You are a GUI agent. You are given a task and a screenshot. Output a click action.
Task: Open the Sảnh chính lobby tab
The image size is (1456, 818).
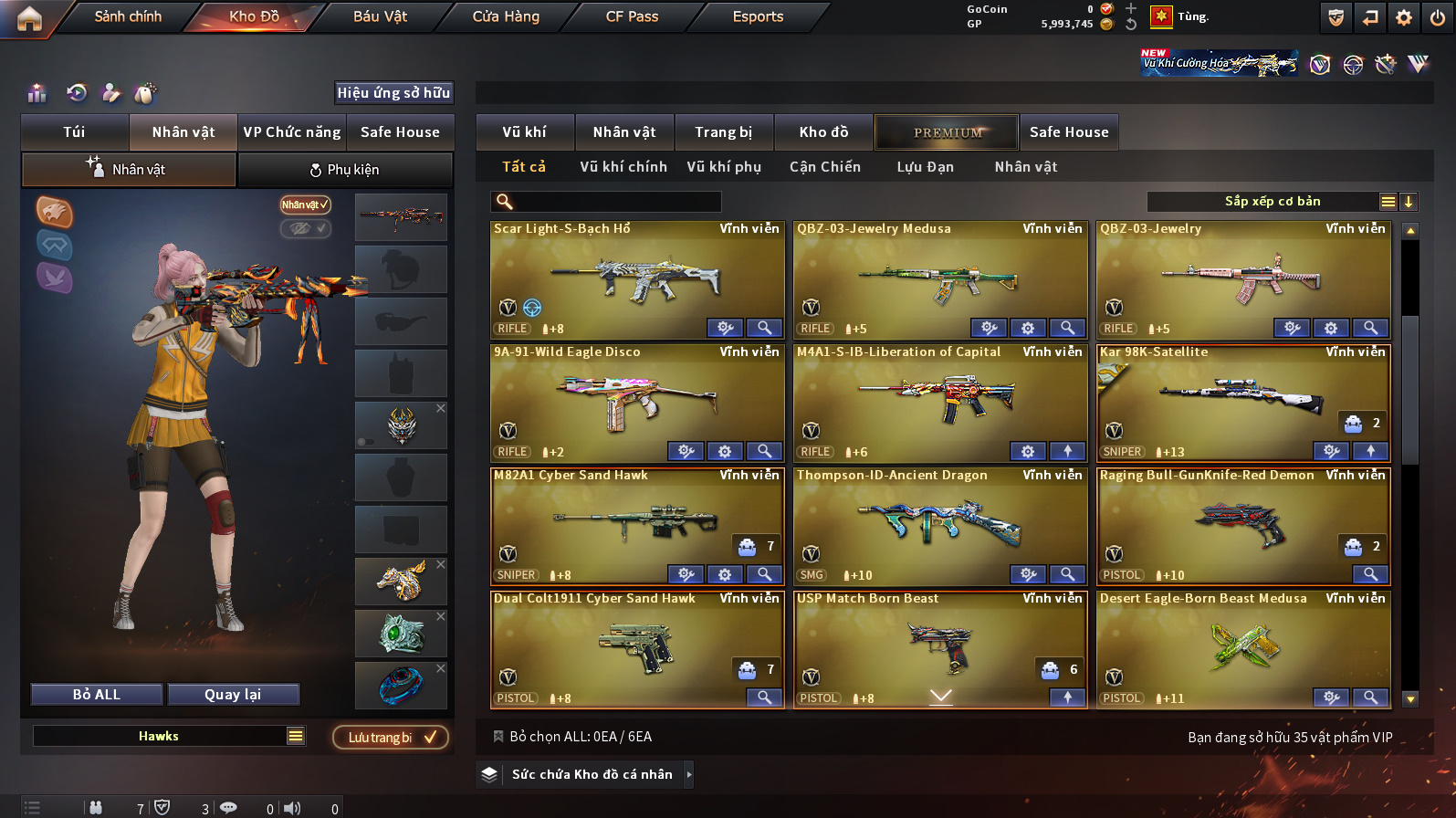(x=128, y=16)
